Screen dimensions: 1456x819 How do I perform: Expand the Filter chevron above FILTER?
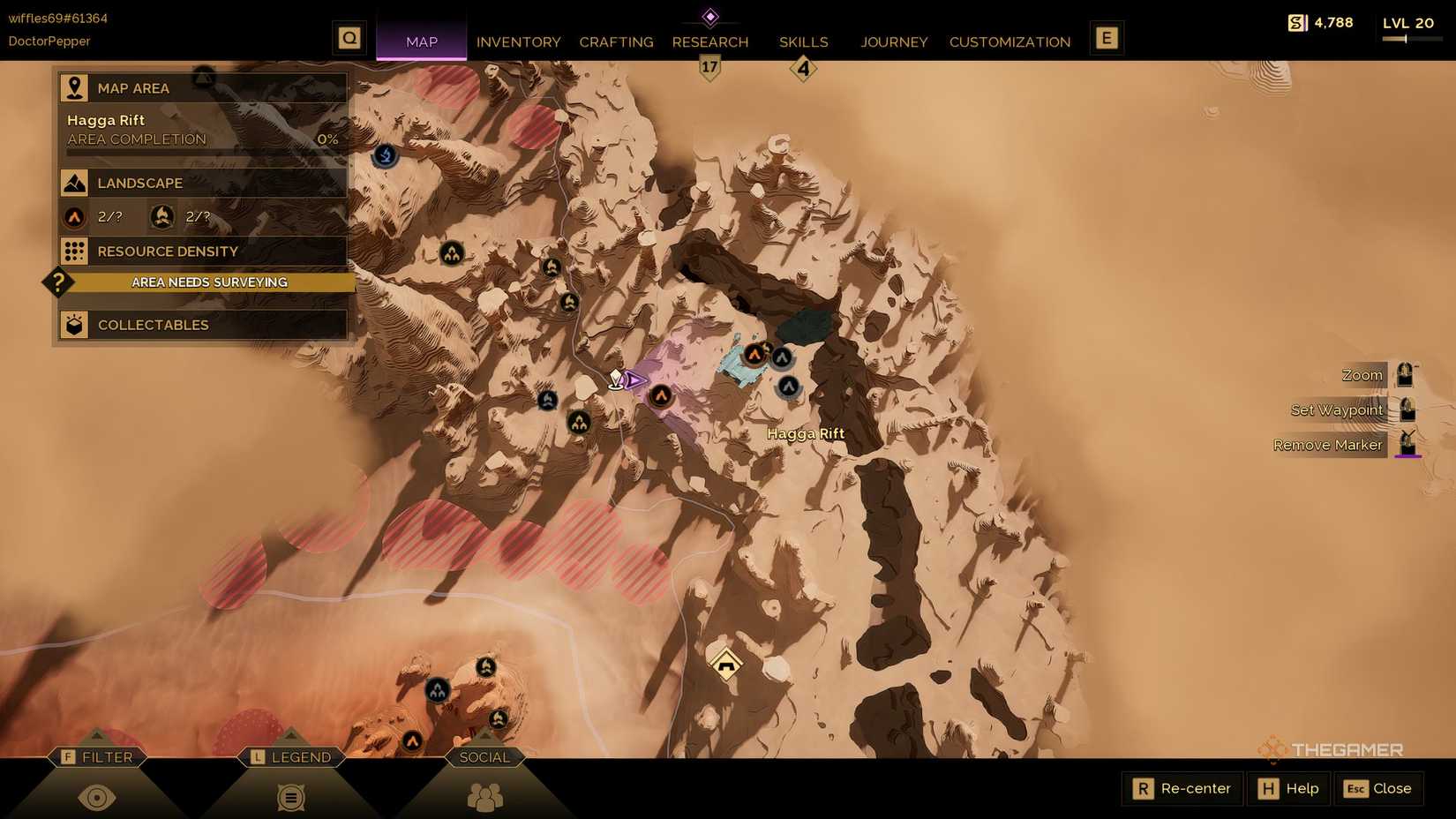click(x=97, y=733)
